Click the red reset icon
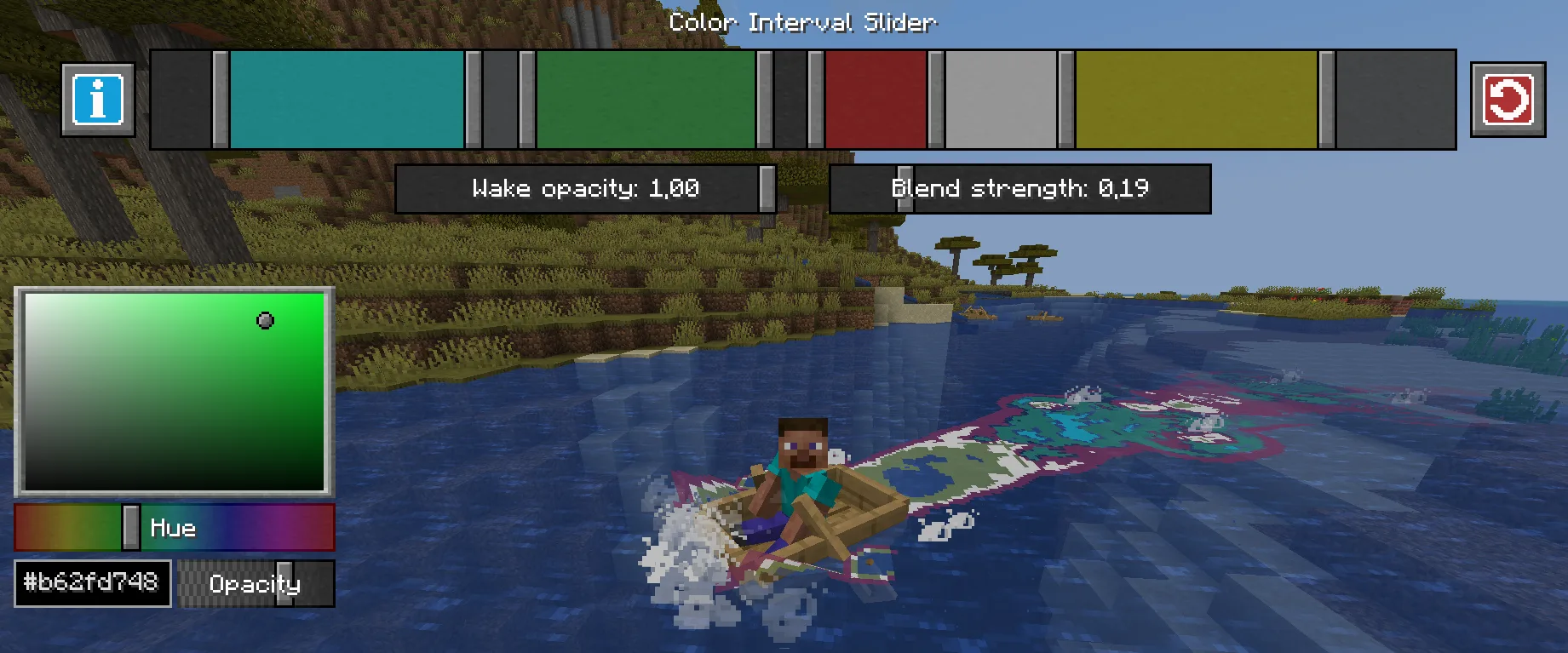The image size is (1568, 653). [1509, 100]
